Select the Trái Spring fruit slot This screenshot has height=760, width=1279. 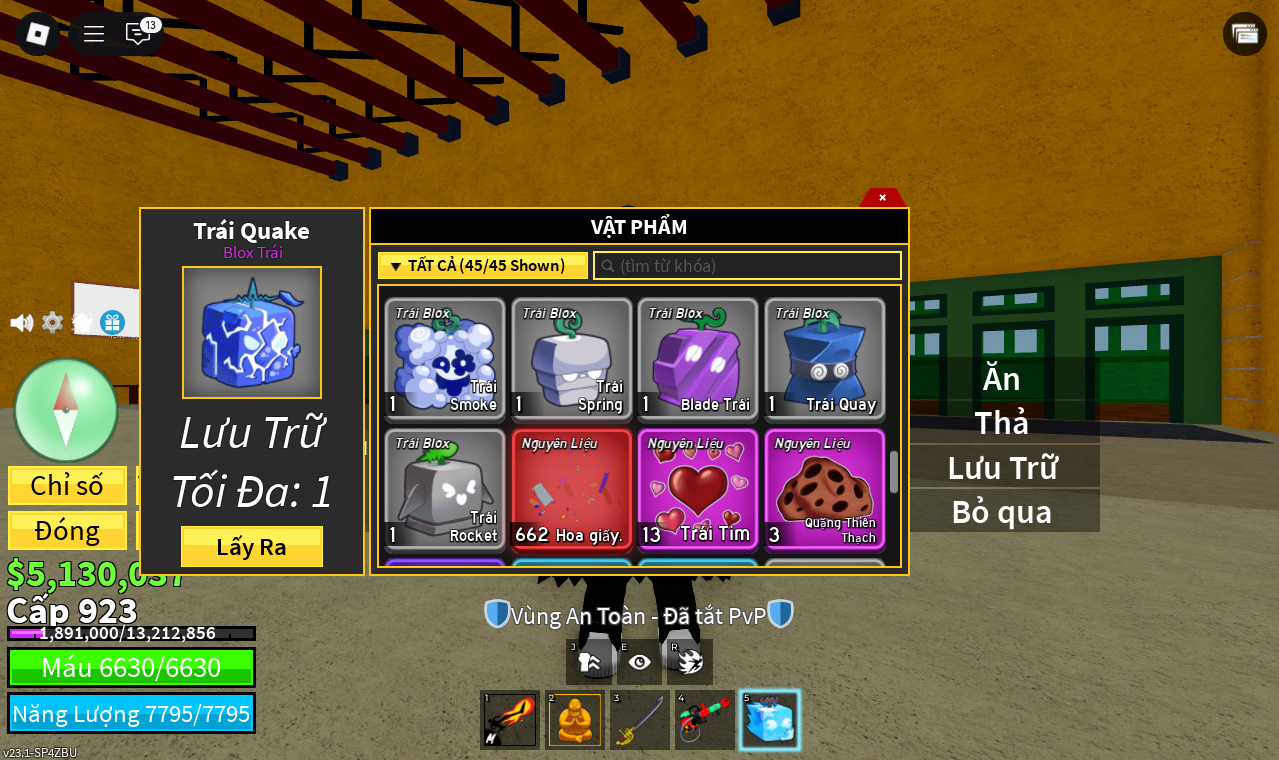(571, 359)
